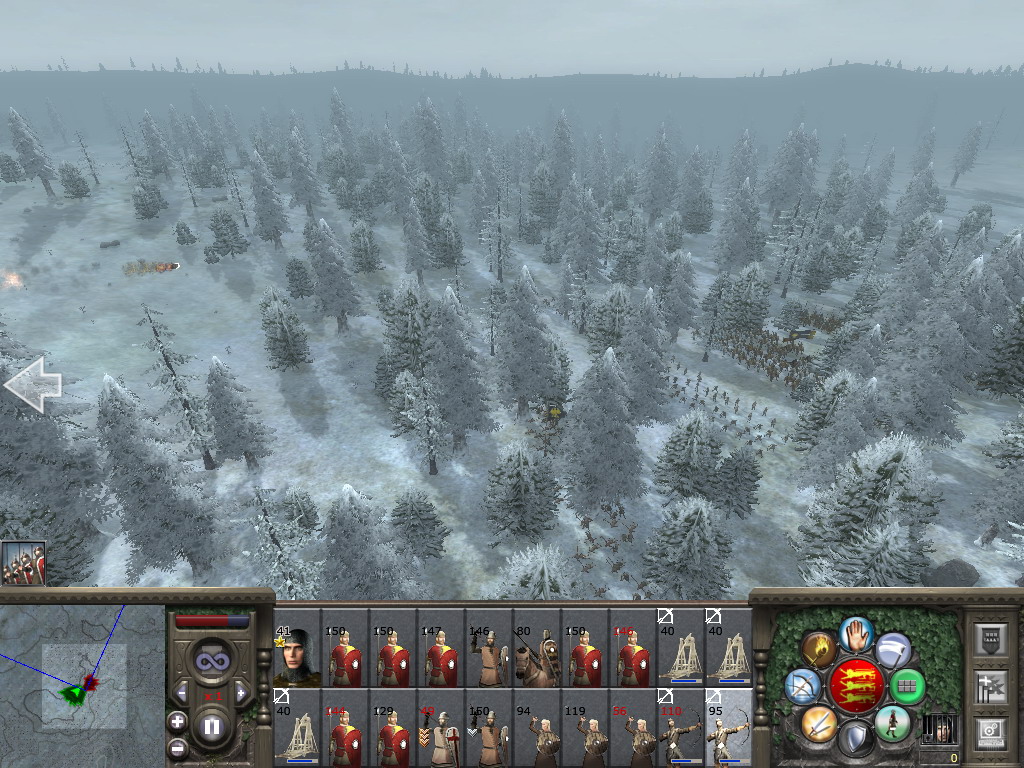The width and height of the screenshot is (1024, 768).
Task: Click the sword melee attack icon
Action: (818, 722)
